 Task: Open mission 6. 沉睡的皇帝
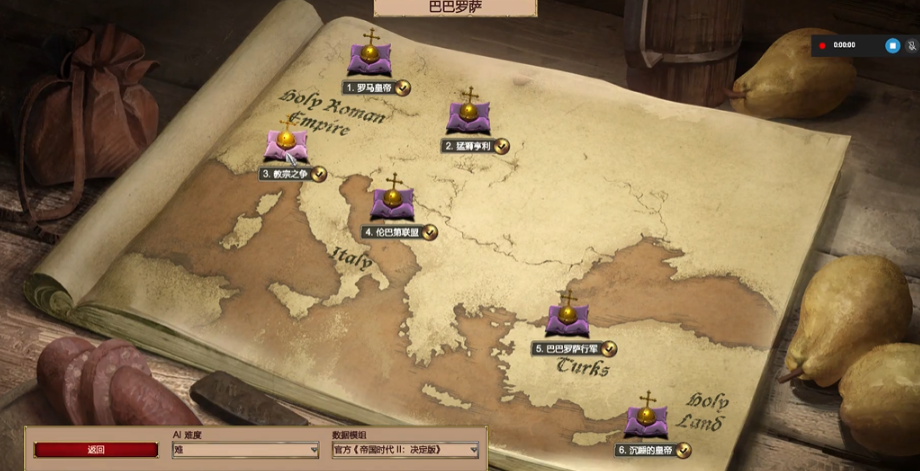click(x=646, y=420)
